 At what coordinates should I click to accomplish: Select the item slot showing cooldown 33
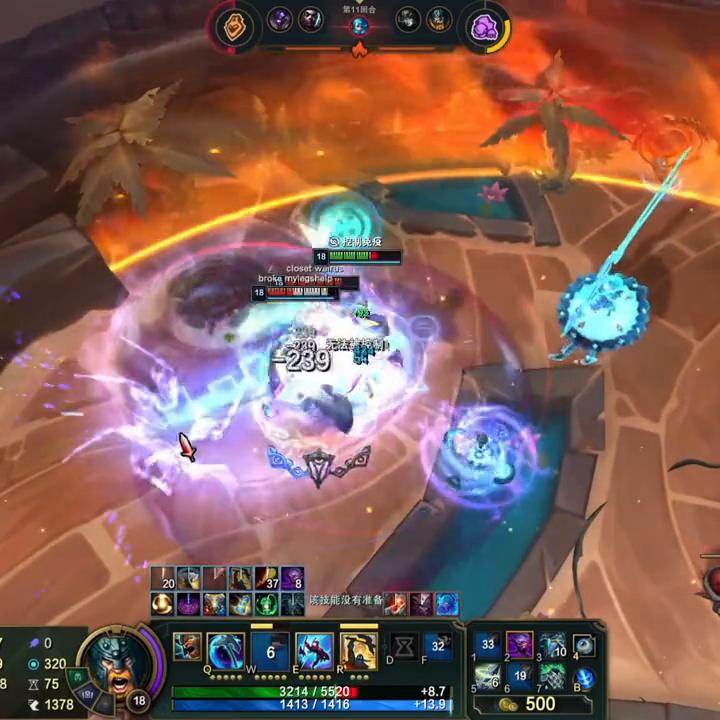click(487, 645)
